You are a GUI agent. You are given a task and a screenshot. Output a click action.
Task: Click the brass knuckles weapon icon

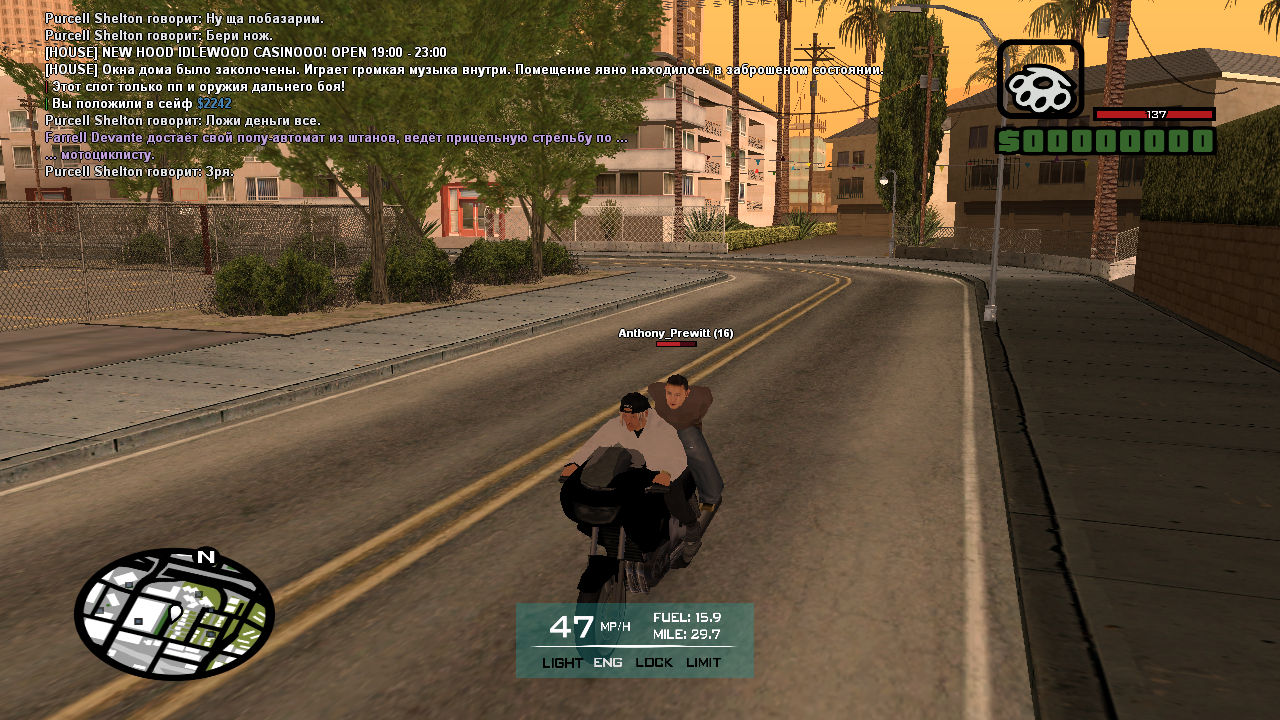tap(1040, 79)
